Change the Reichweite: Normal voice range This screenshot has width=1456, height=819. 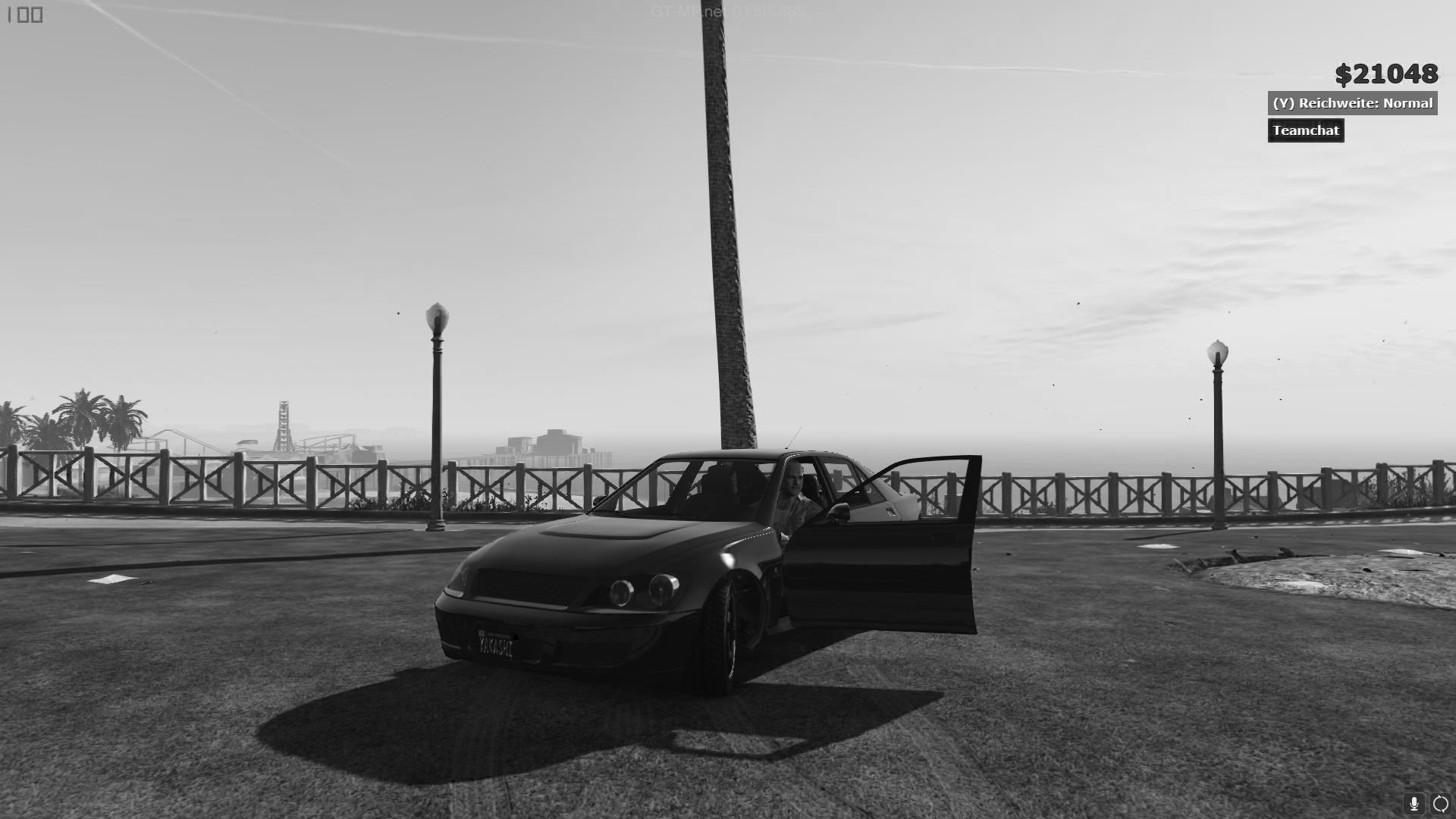1352,103
